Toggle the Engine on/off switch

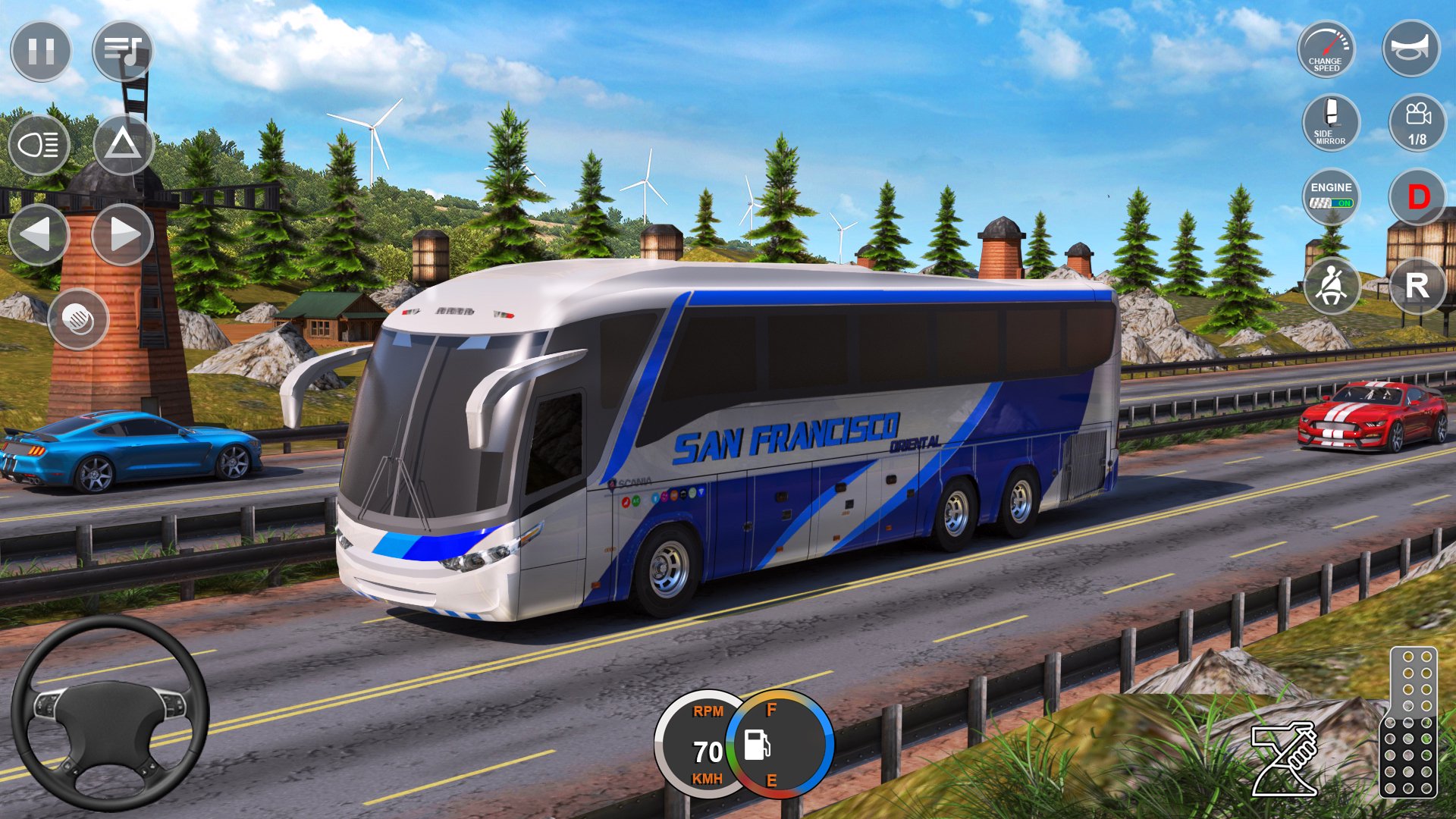(x=1331, y=196)
